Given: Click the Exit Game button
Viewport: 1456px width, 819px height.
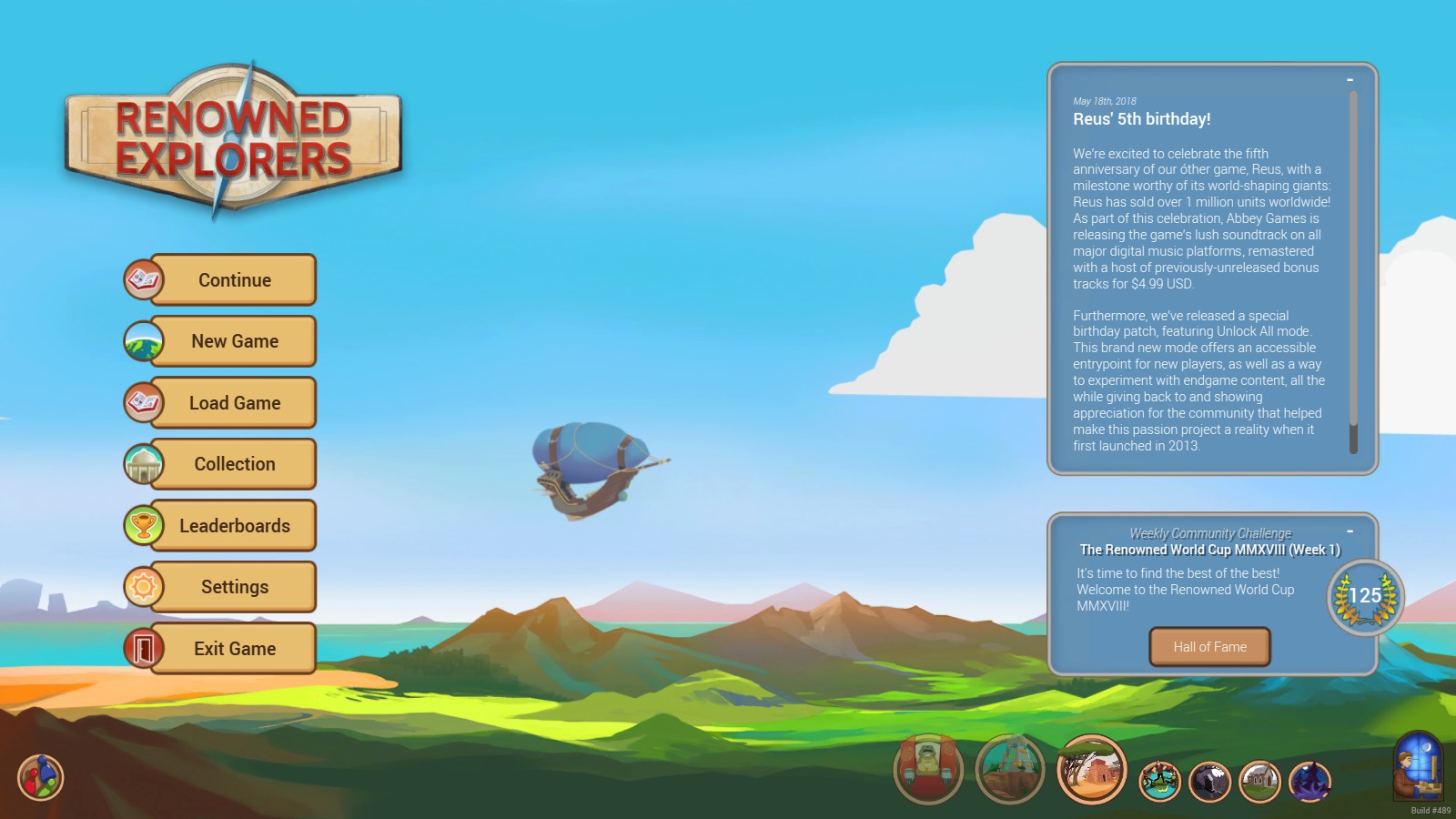Looking at the screenshot, I should coord(234,648).
